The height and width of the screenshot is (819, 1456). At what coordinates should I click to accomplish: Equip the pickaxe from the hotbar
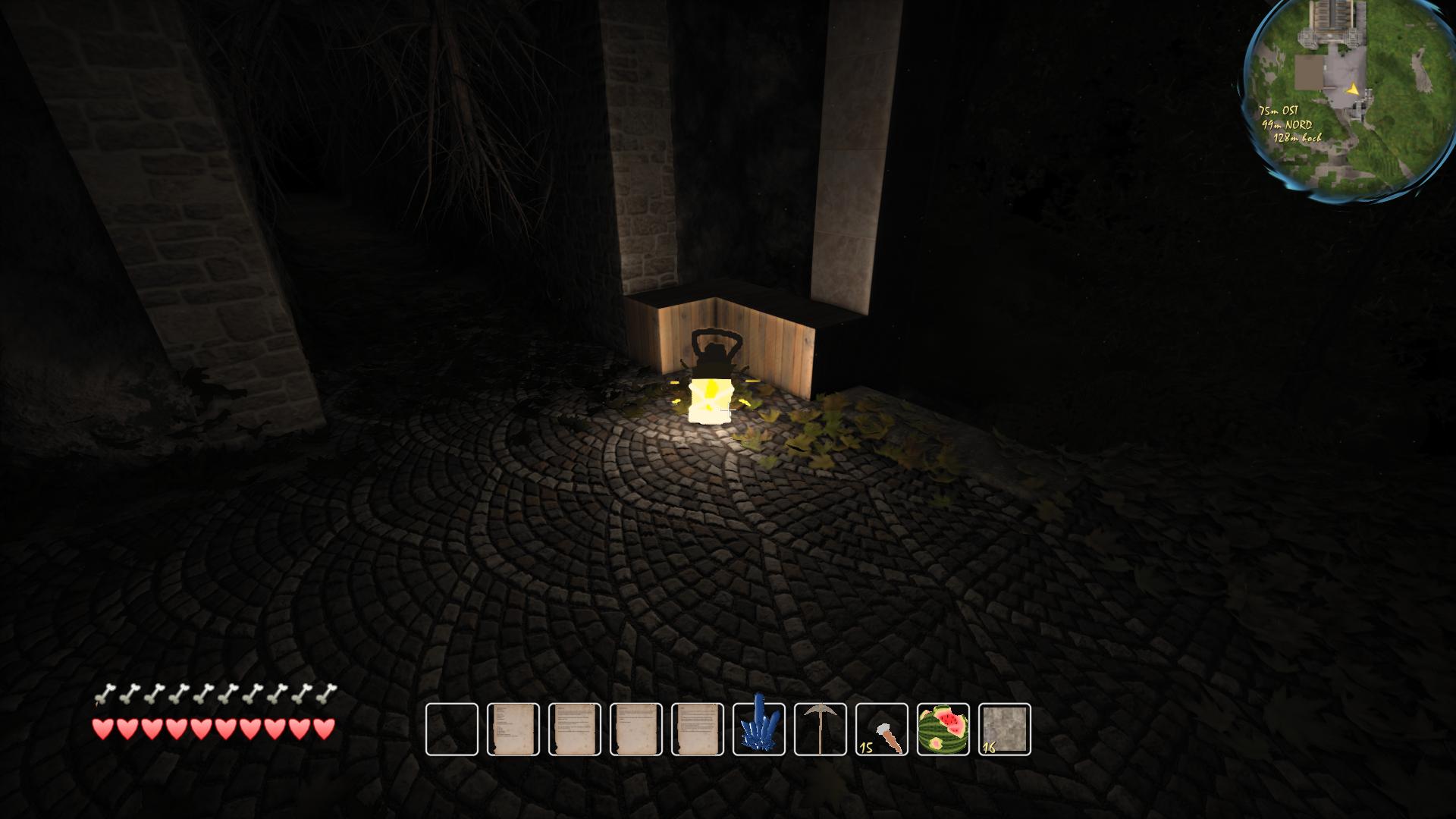[x=821, y=730]
